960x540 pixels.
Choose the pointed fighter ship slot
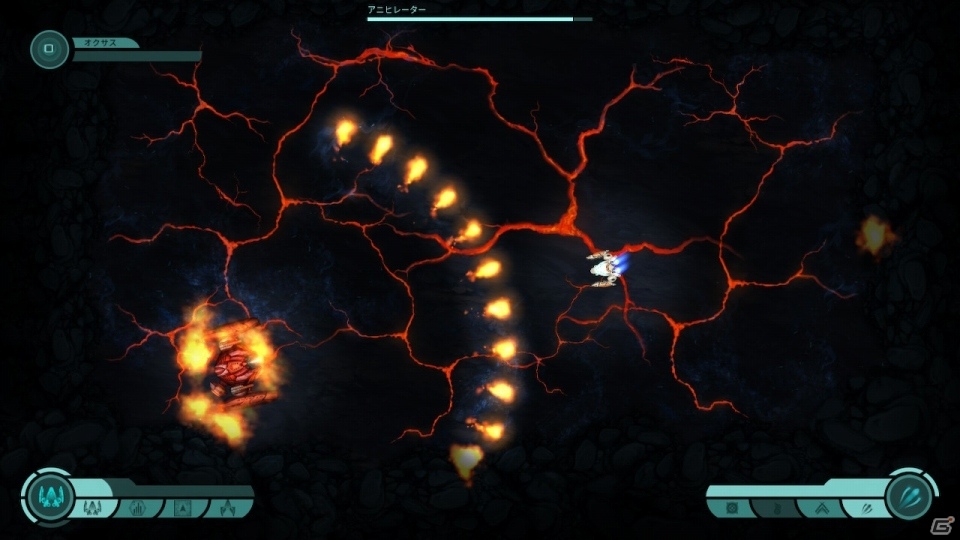pos(226,507)
